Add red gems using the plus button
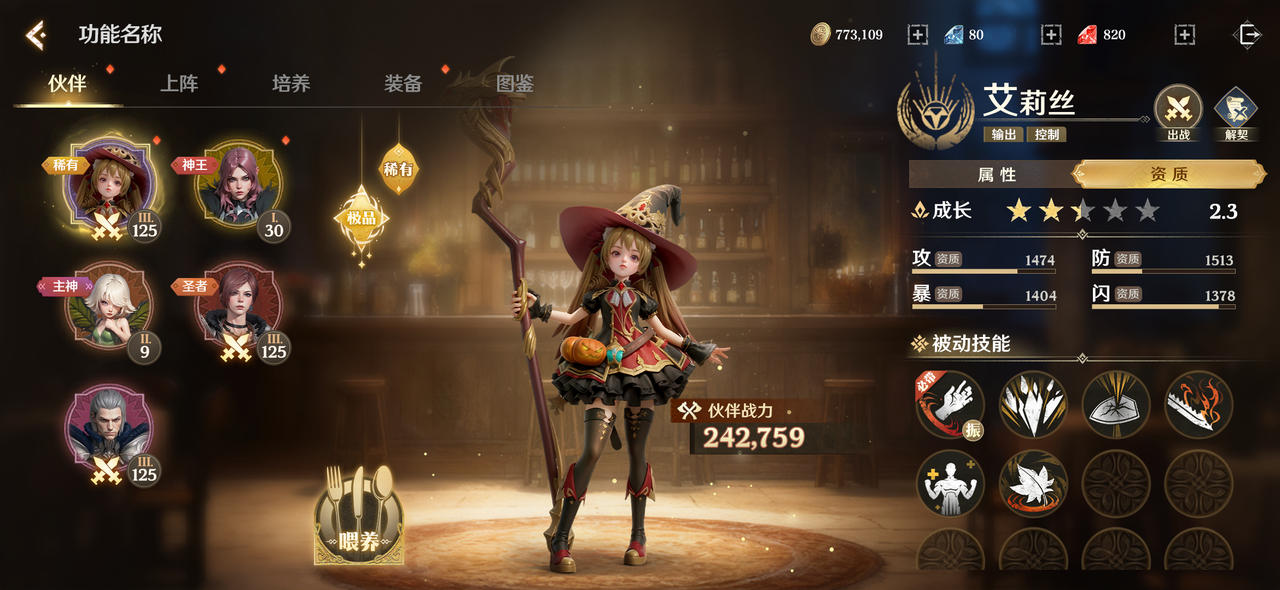1280x590 pixels. [1185, 35]
